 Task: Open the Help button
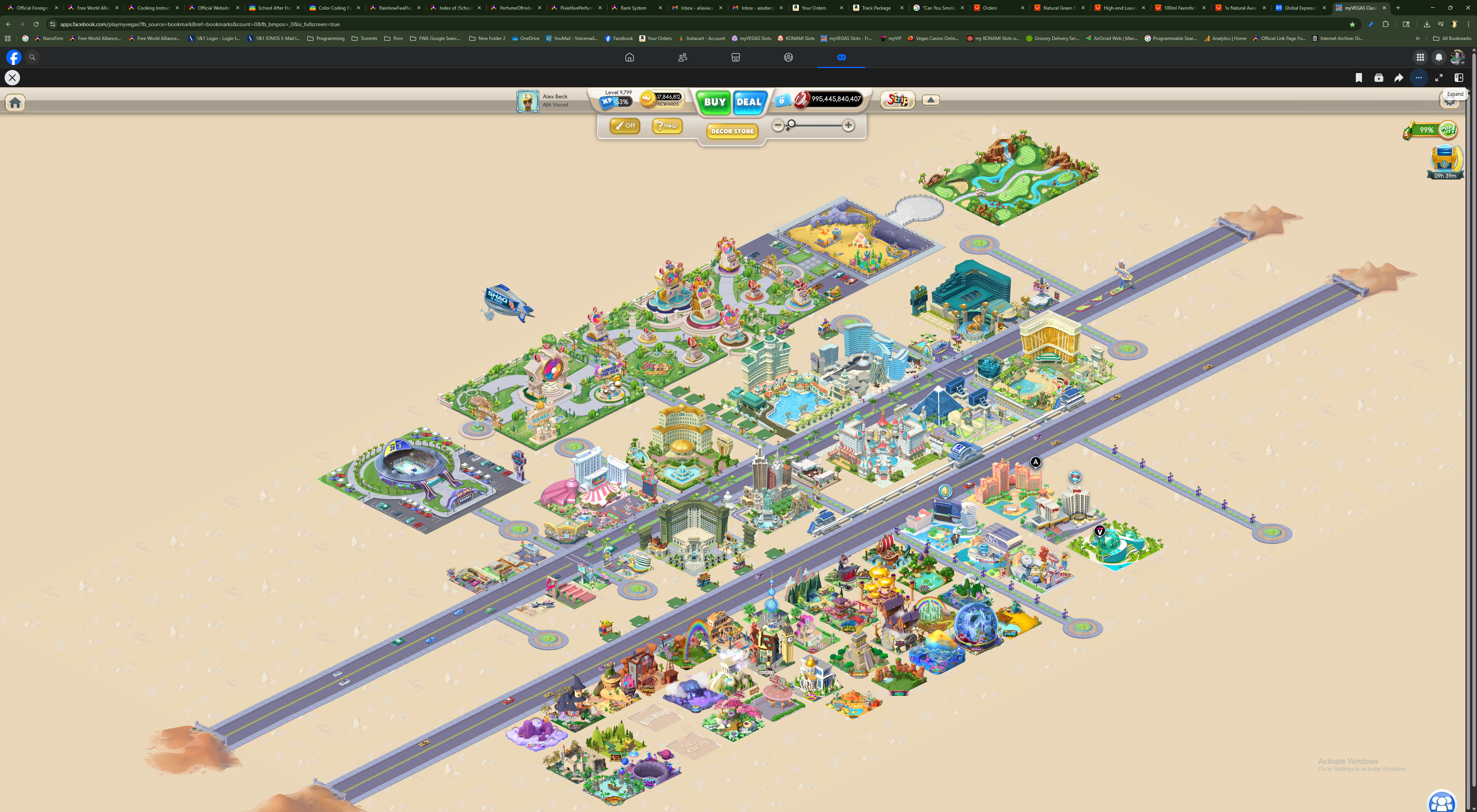click(x=667, y=125)
